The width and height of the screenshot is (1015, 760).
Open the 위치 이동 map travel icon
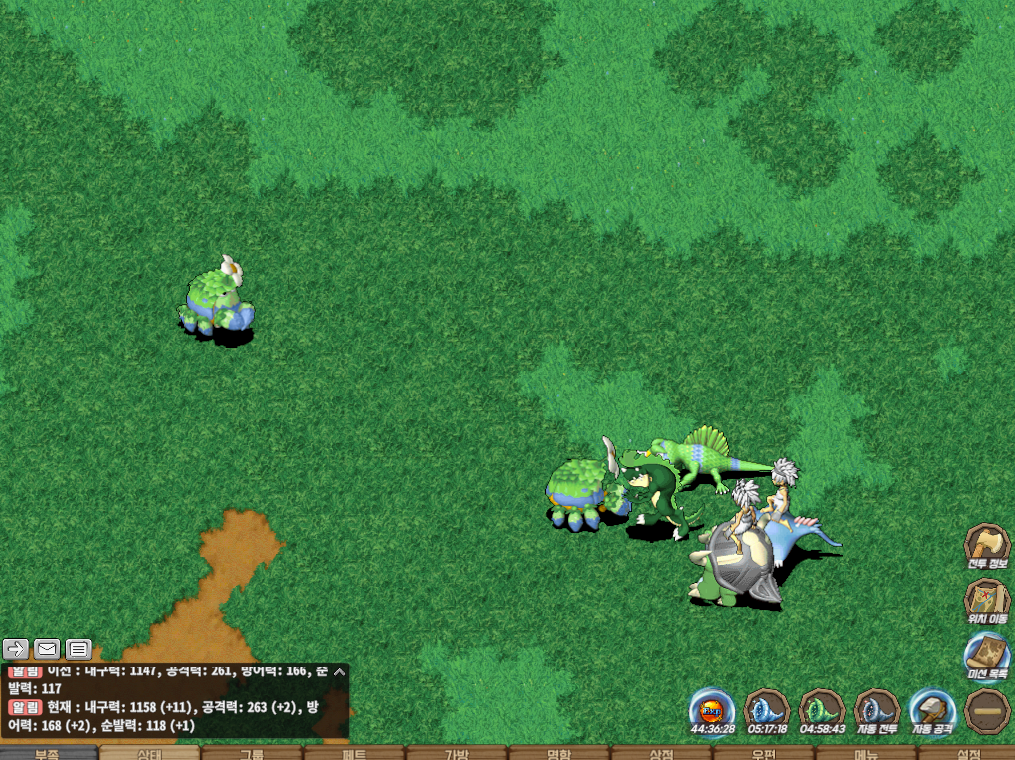point(986,600)
